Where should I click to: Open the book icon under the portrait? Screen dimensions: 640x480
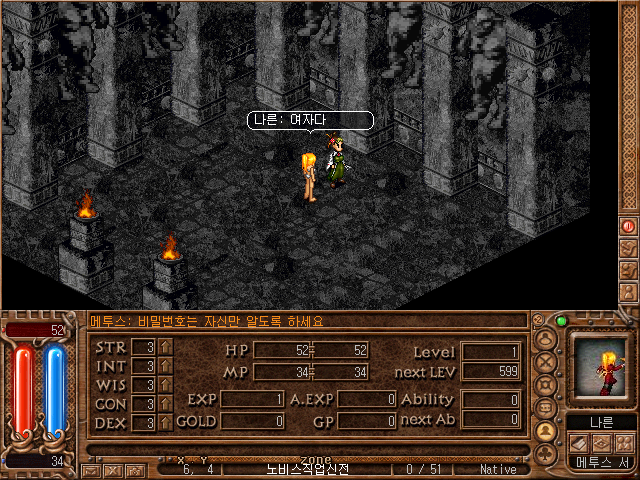[579, 442]
